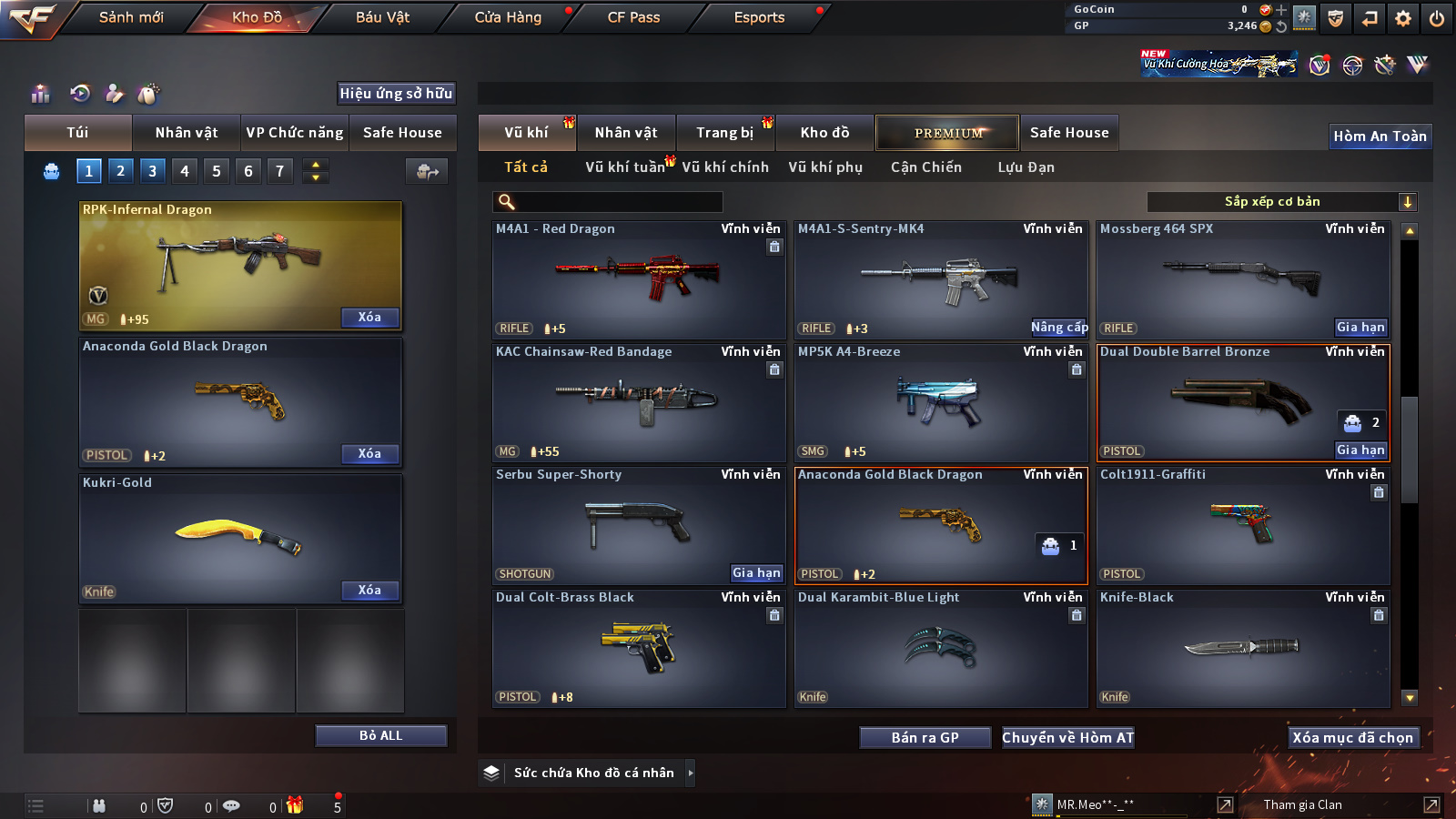Switch to the PREMIUM tab
Image resolution: width=1456 pixels, height=819 pixels.
(x=947, y=133)
